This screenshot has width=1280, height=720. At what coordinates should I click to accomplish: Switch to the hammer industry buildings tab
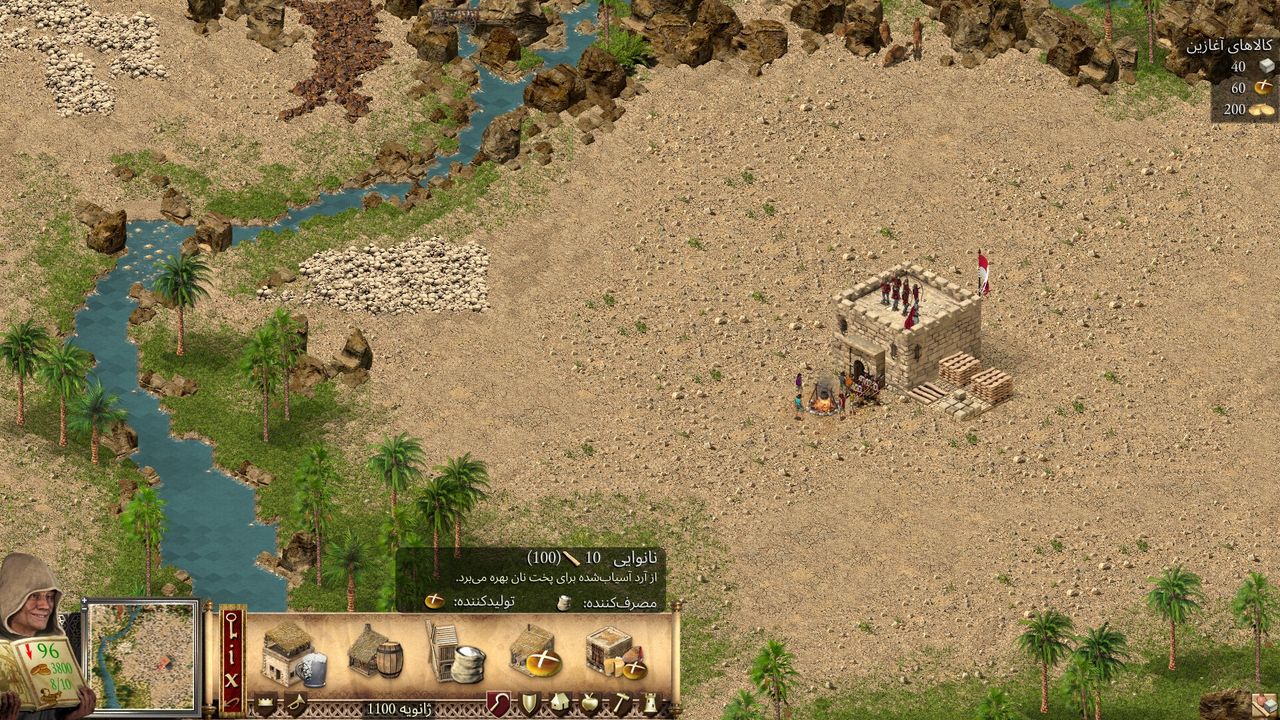point(620,704)
